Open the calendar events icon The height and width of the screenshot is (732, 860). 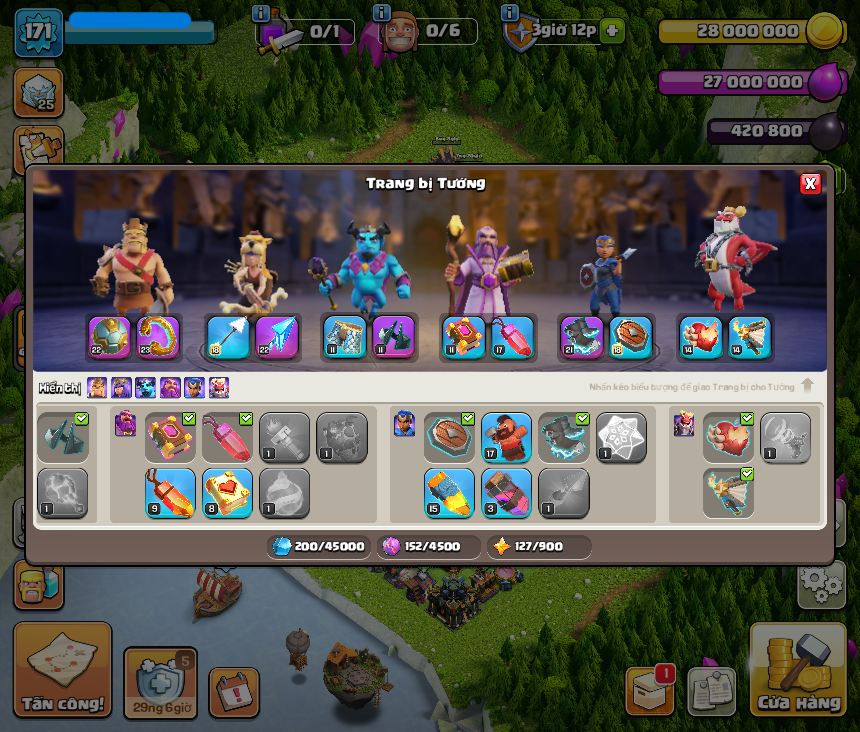point(234,692)
